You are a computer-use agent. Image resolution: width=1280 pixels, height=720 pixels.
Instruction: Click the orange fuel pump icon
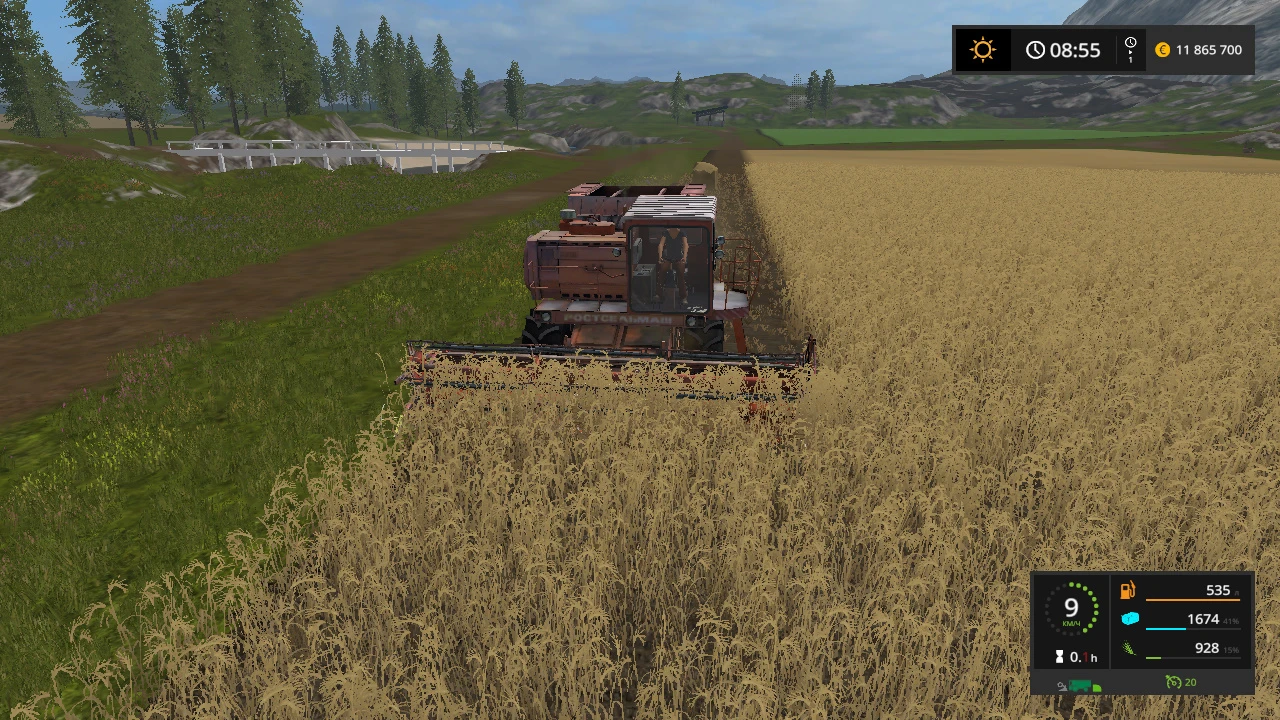1128,591
